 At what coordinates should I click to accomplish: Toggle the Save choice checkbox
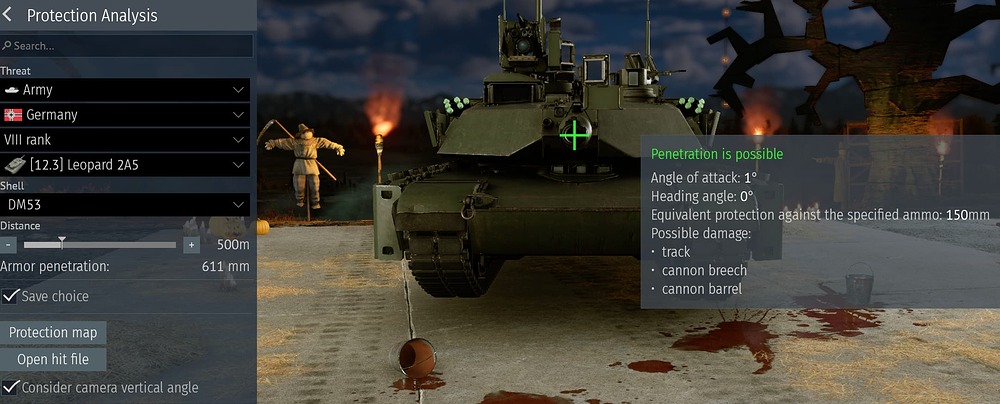(11, 297)
